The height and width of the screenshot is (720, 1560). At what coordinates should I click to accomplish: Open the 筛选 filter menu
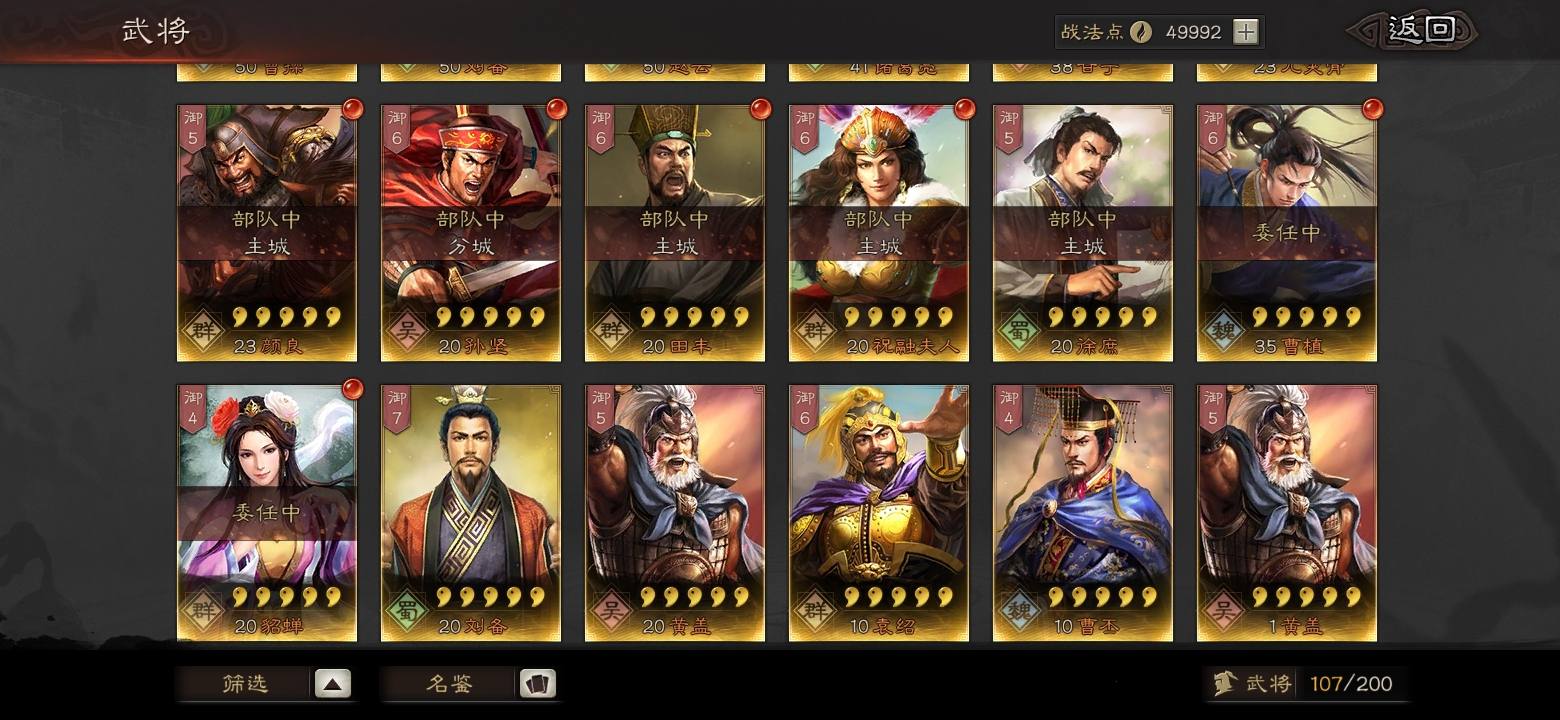[266, 684]
